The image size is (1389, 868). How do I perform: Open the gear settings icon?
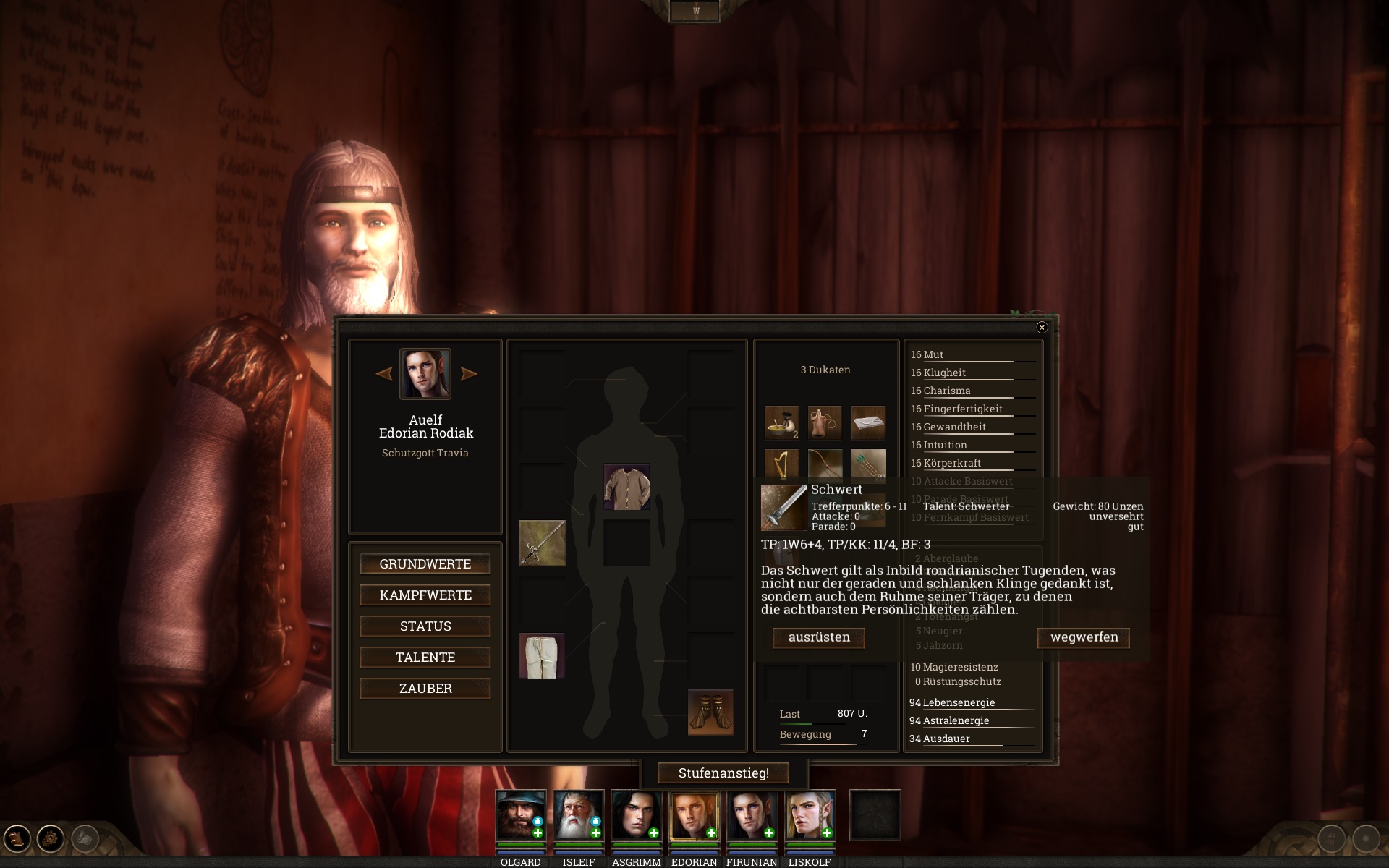click(x=51, y=839)
